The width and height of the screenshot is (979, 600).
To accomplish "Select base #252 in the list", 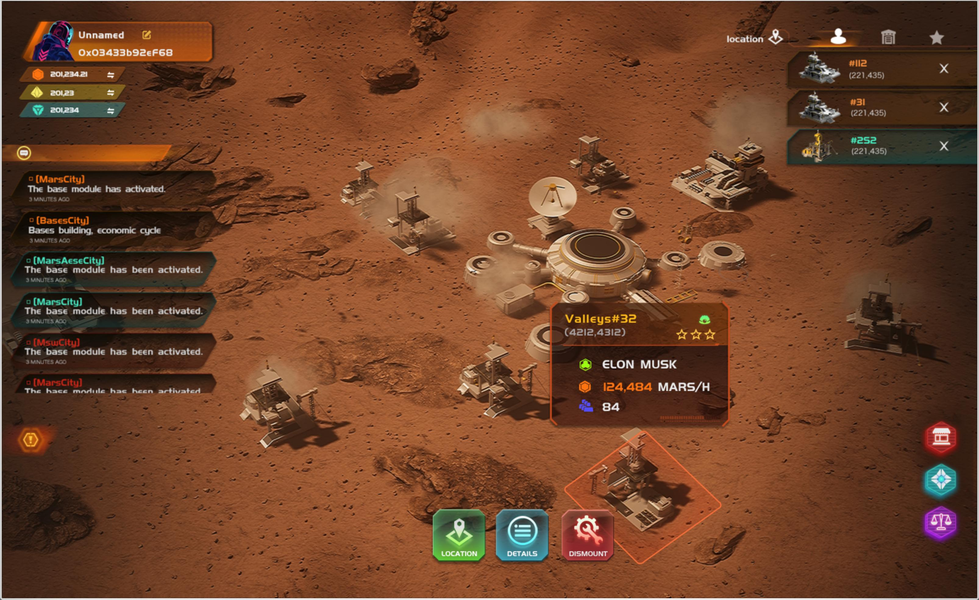I will (x=860, y=146).
